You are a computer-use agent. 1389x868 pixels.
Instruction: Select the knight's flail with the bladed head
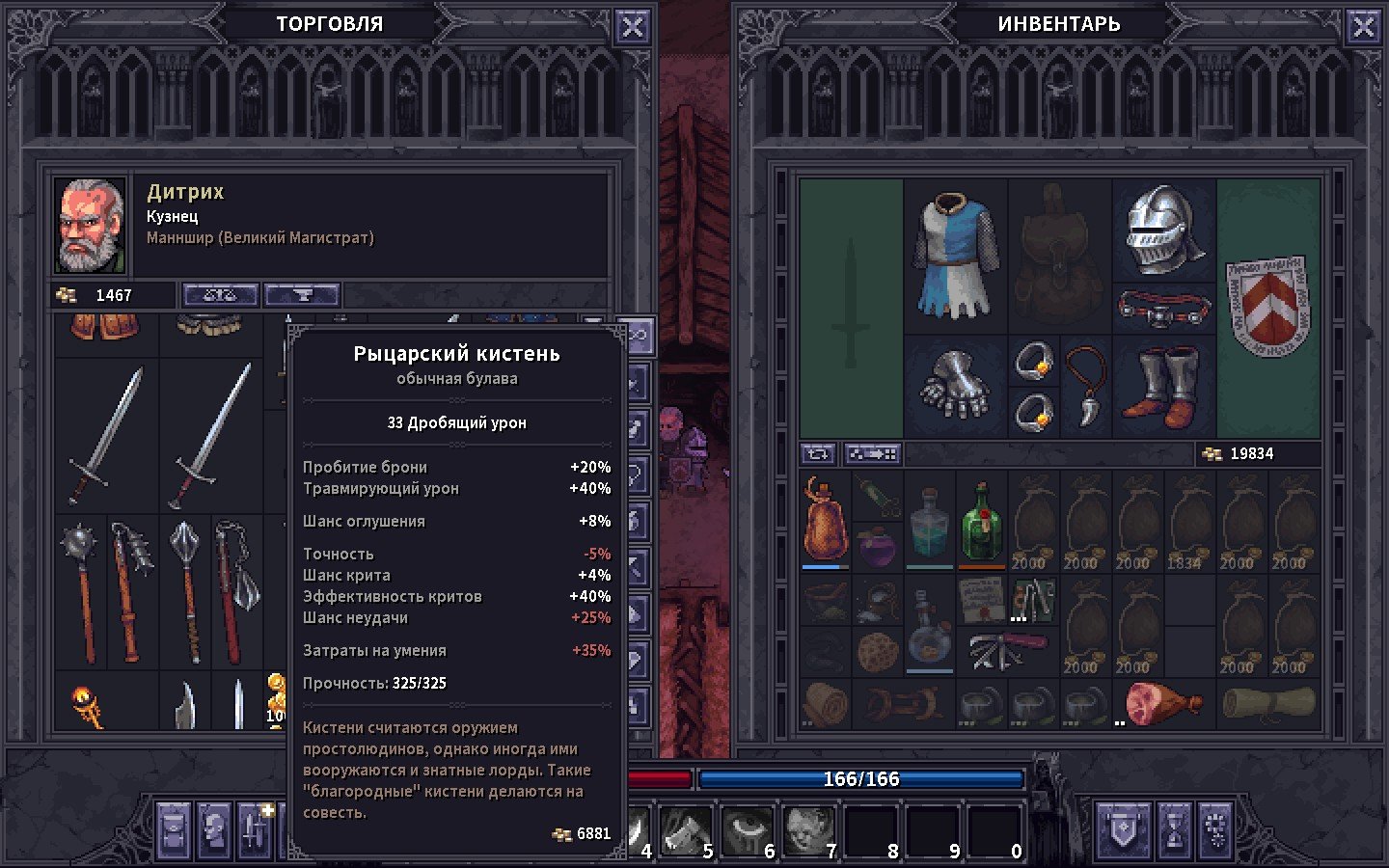tap(236, 591)
